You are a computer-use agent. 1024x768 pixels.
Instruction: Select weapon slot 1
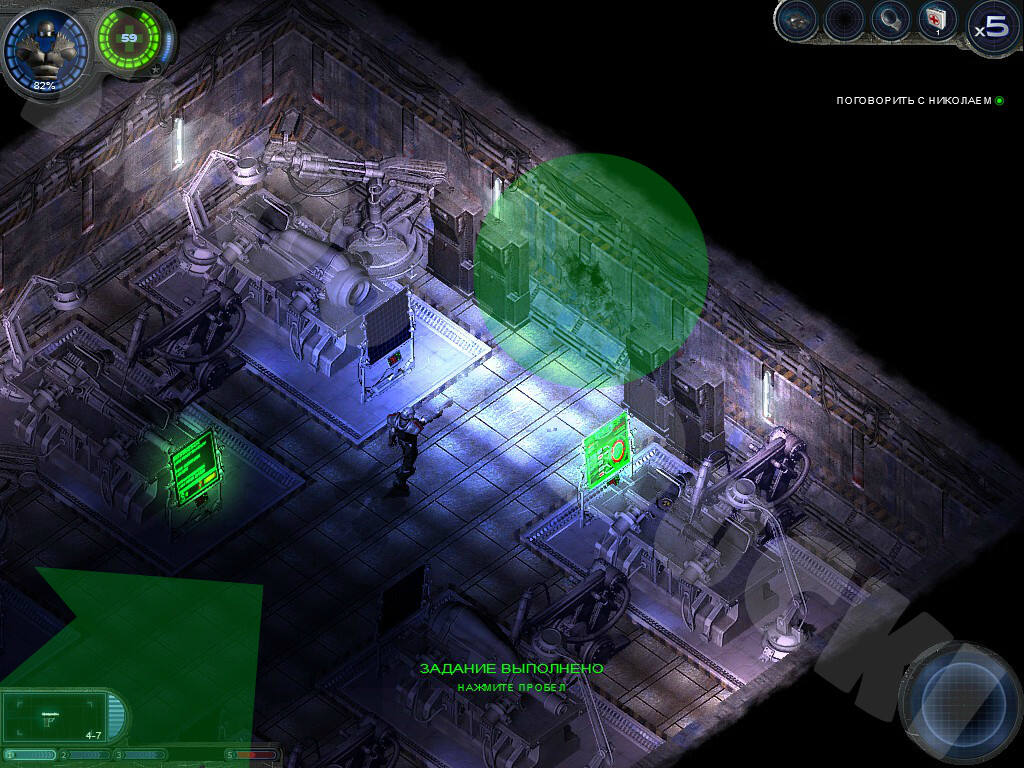32,755
